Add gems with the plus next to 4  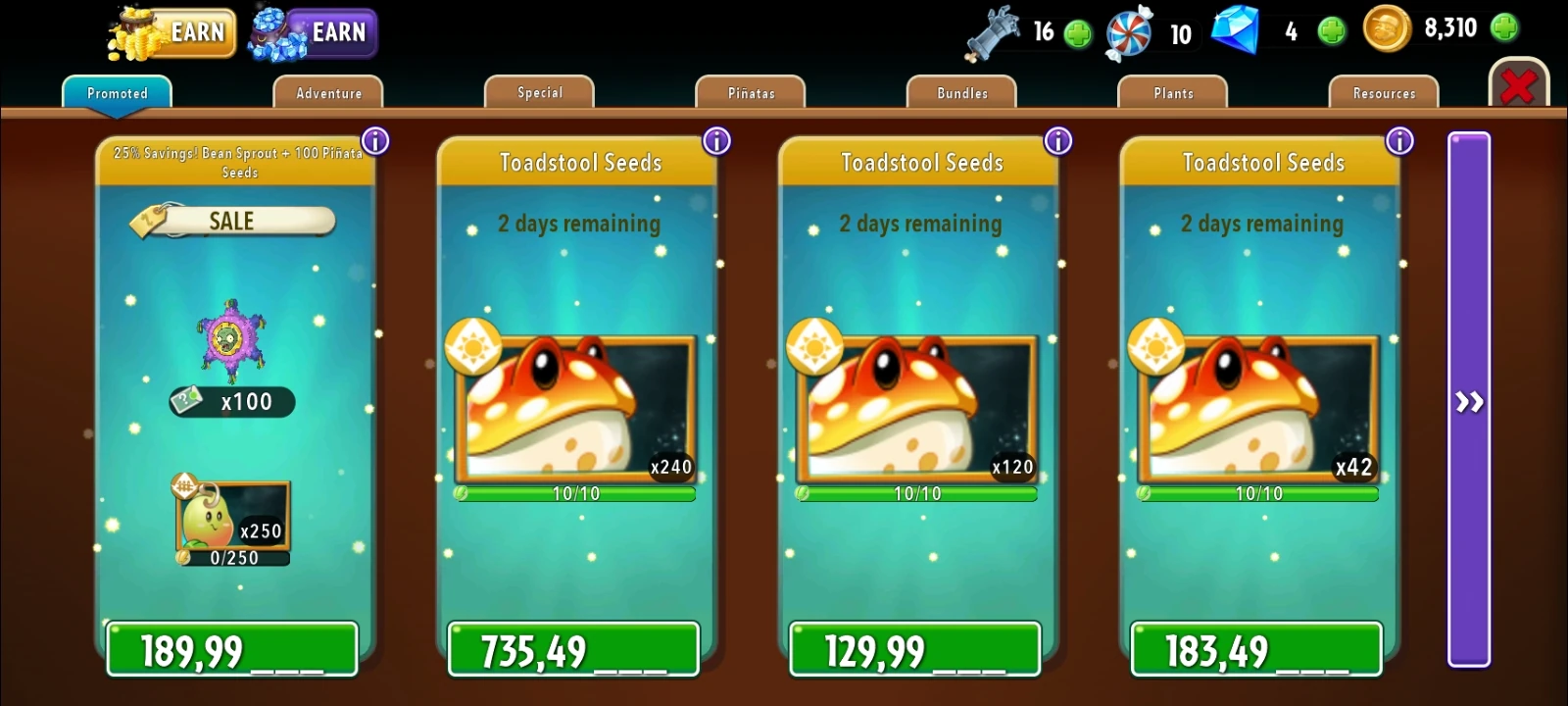(x=1332, y=29)
